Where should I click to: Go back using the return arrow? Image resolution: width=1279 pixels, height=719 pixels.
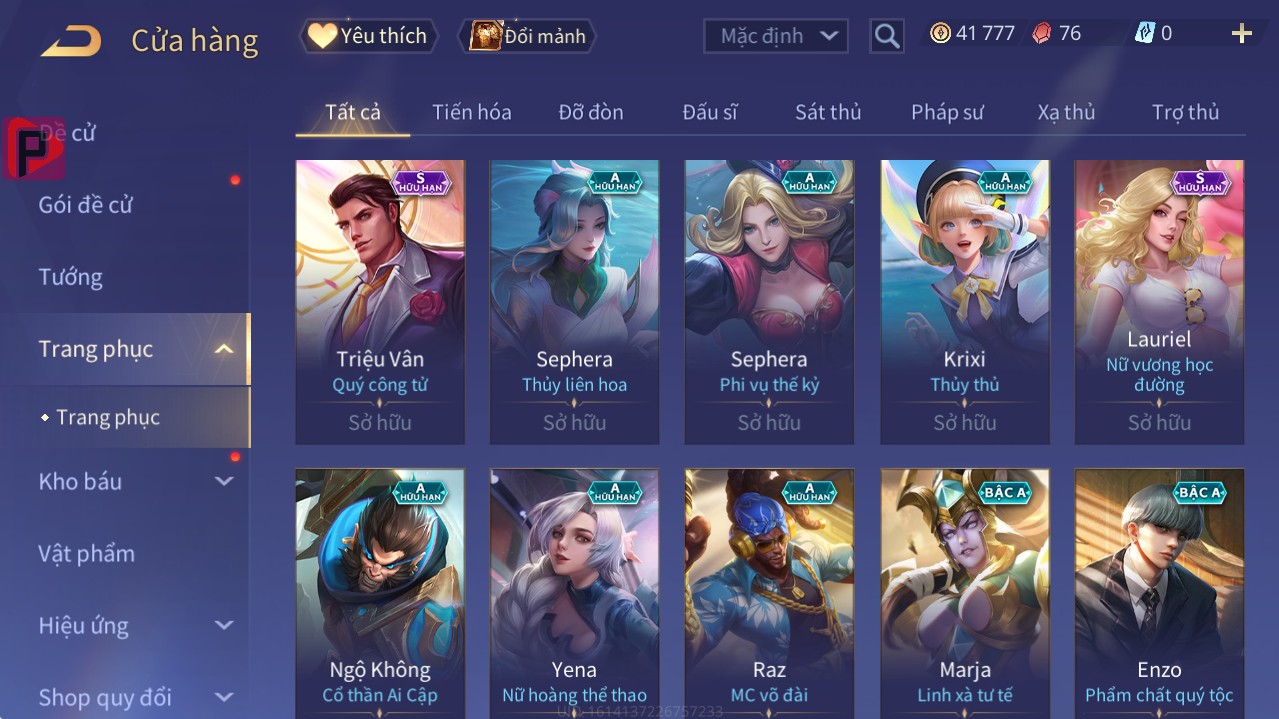(x=71, y=41)
